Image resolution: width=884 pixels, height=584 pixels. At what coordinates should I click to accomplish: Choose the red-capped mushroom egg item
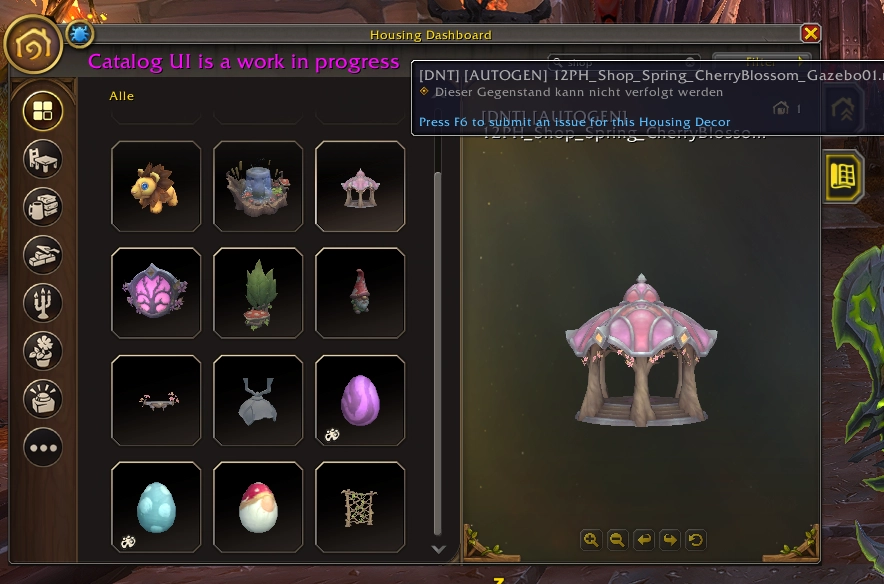258,507
